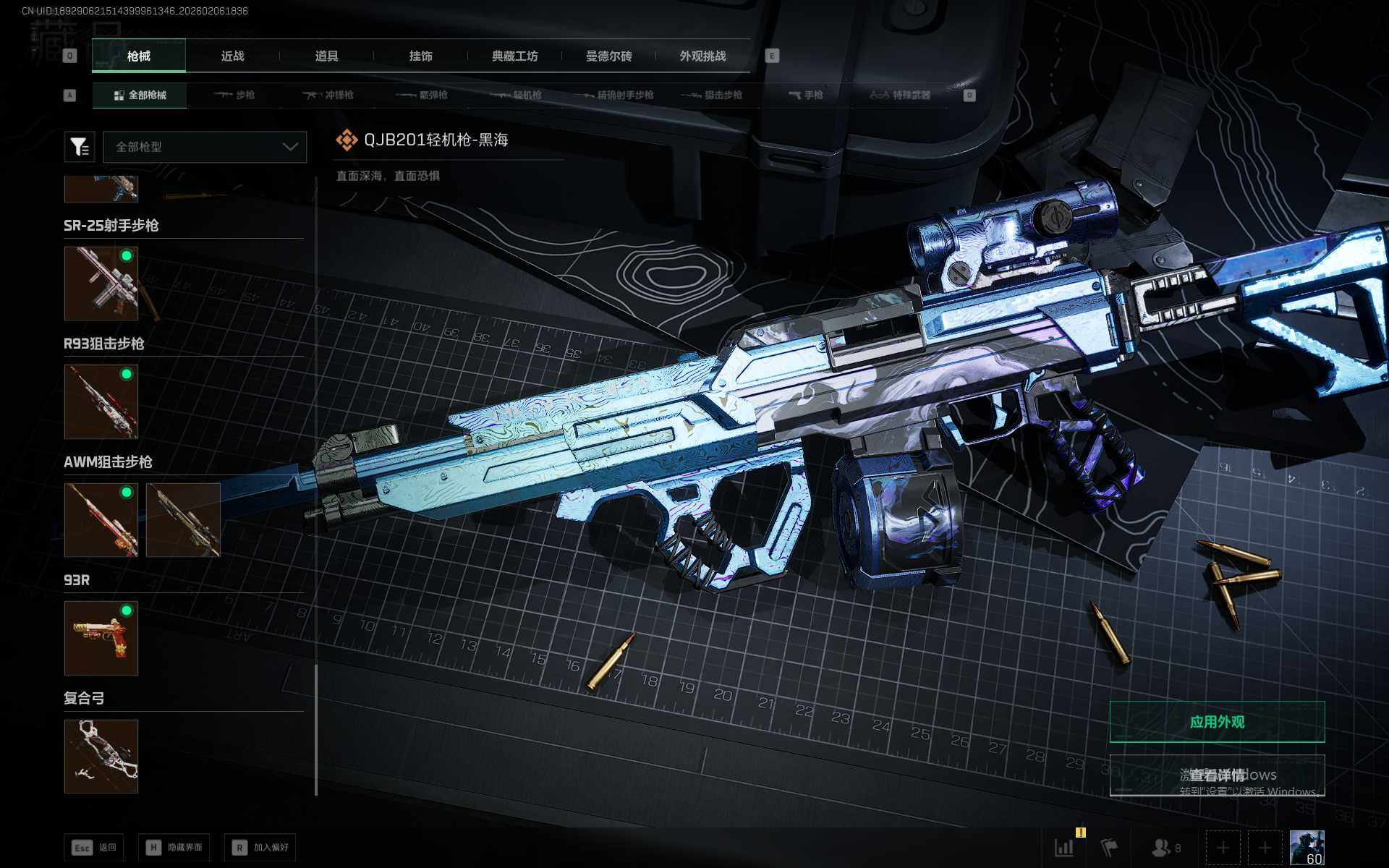Filter by 步枪 rifle category
The width and height of the screenshot is (1389, 868).
click(234, 95)
